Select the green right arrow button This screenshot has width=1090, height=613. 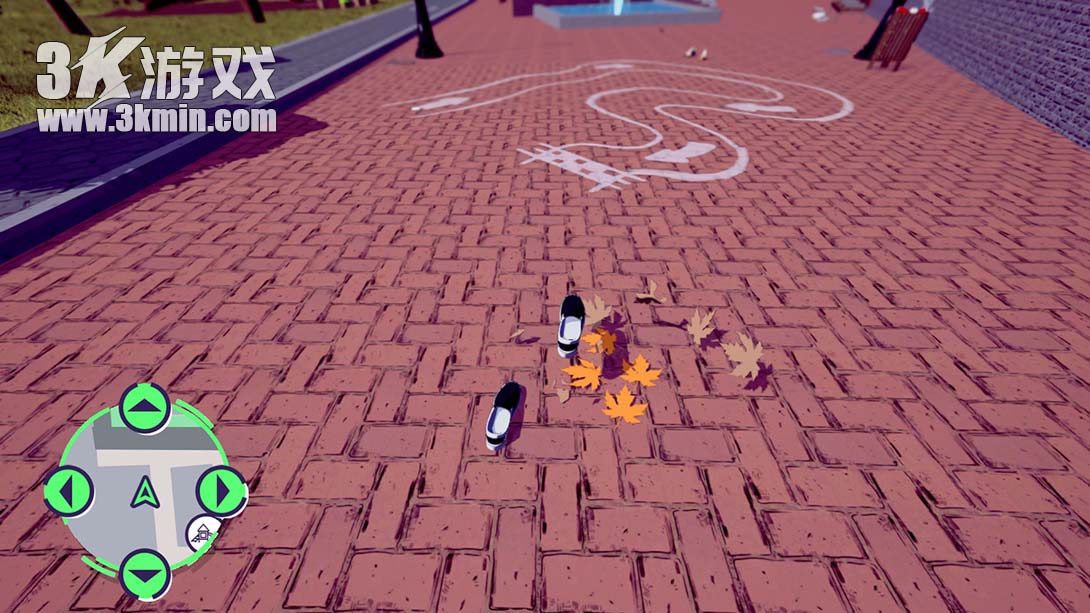pyautogui.click(x=221, y=491)
